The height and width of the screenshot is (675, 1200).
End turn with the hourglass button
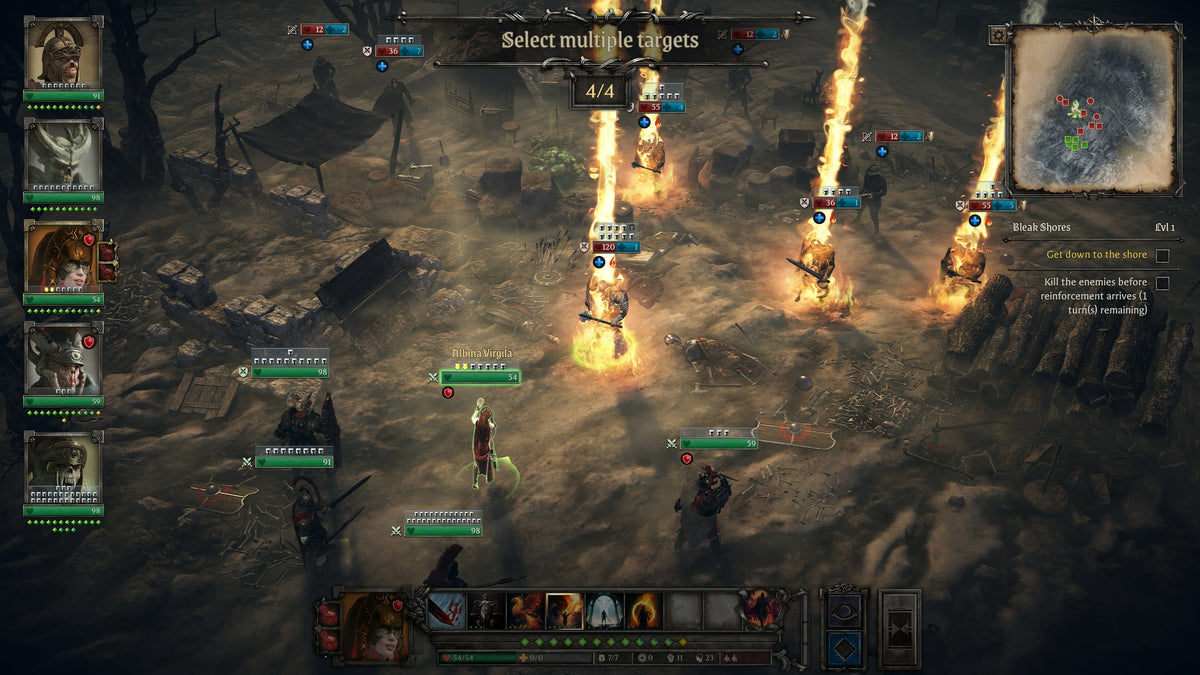click(x=900, y=628)
